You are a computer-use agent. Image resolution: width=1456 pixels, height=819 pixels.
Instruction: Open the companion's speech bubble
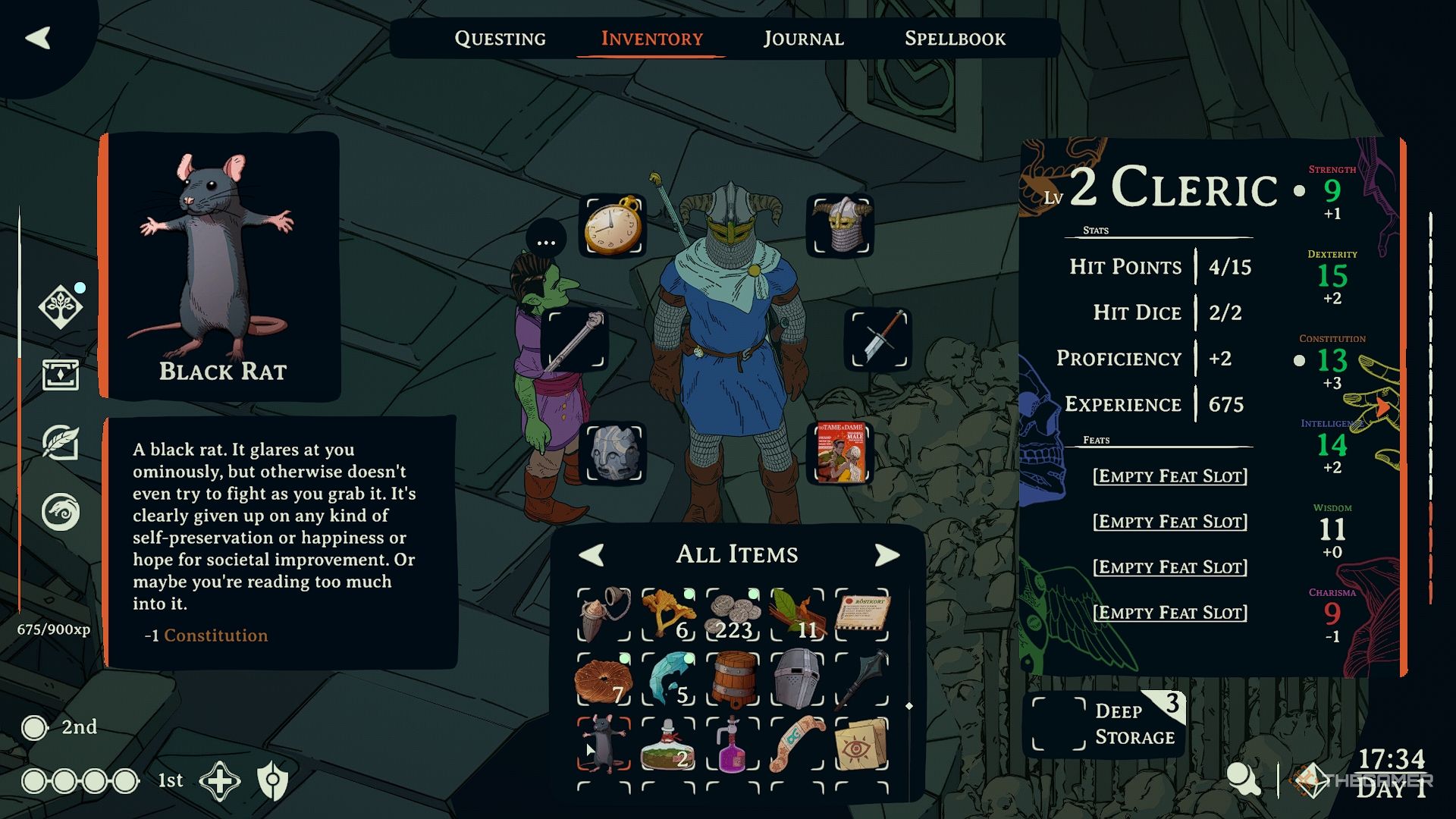point(546,242)
